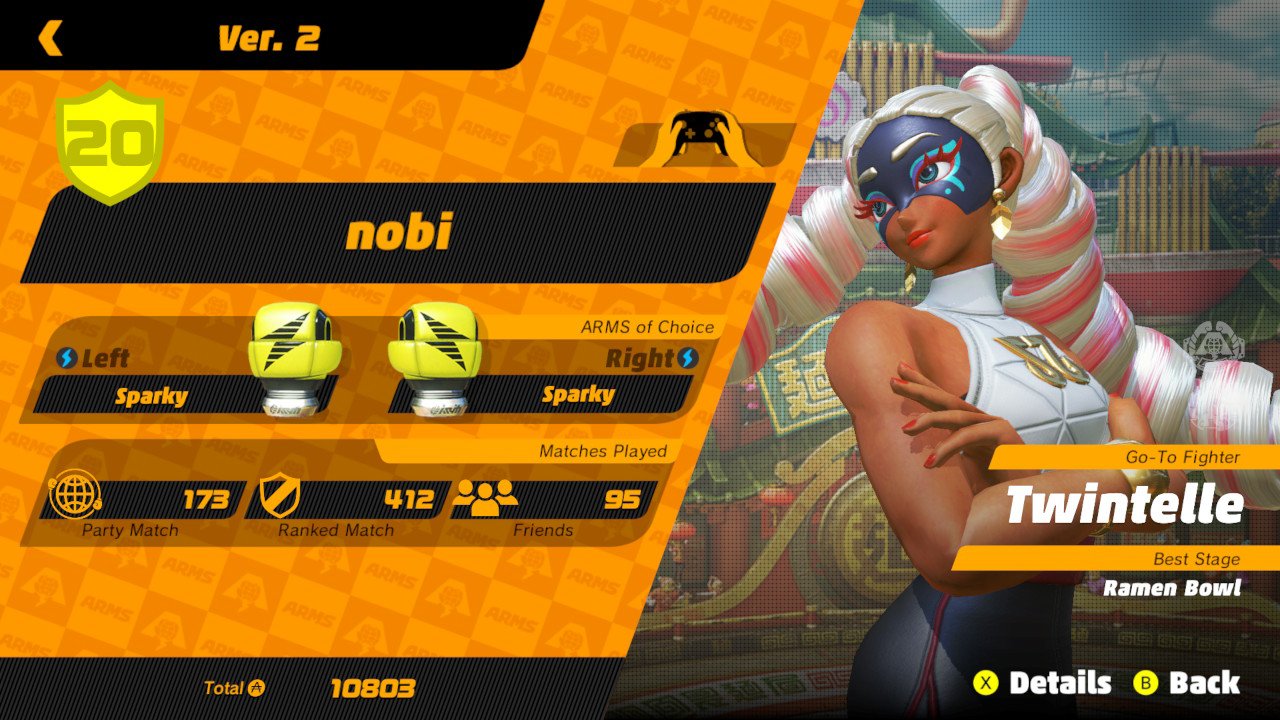Click the Friends people icon
The image size is (1280, 720).
click(x=486, y=496)
